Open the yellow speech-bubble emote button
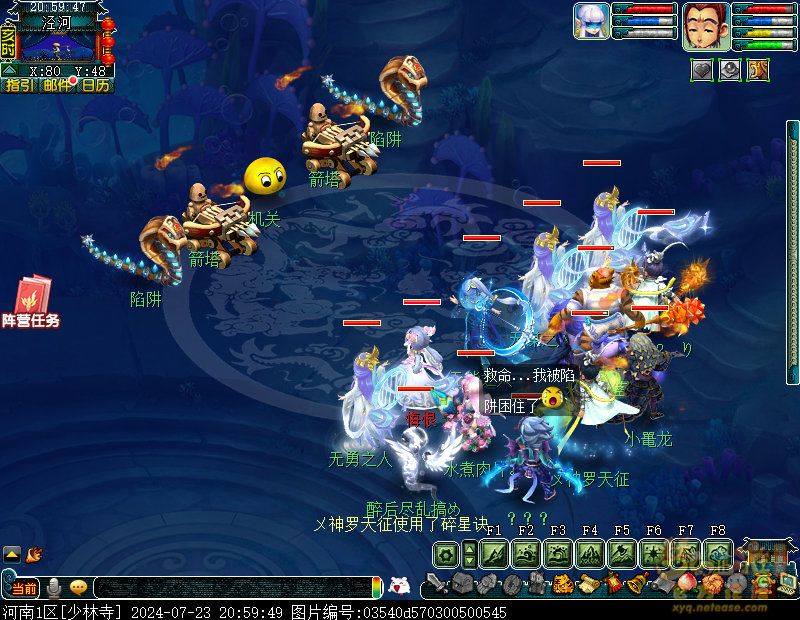This screenshot has width=800, height=620. (x=78, y=588)
